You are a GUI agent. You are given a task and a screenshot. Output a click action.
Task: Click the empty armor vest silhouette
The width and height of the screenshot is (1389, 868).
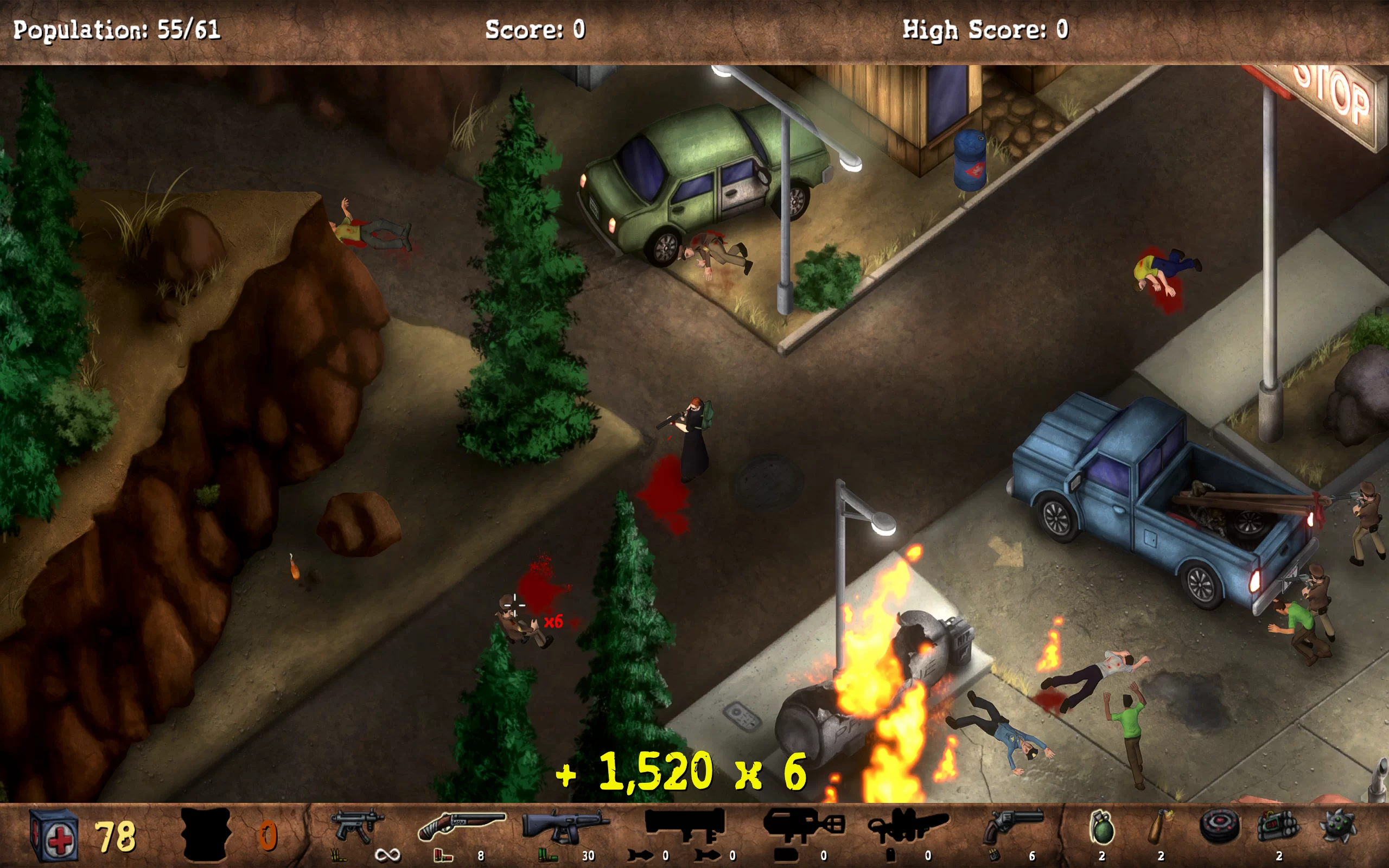[206, 834]
